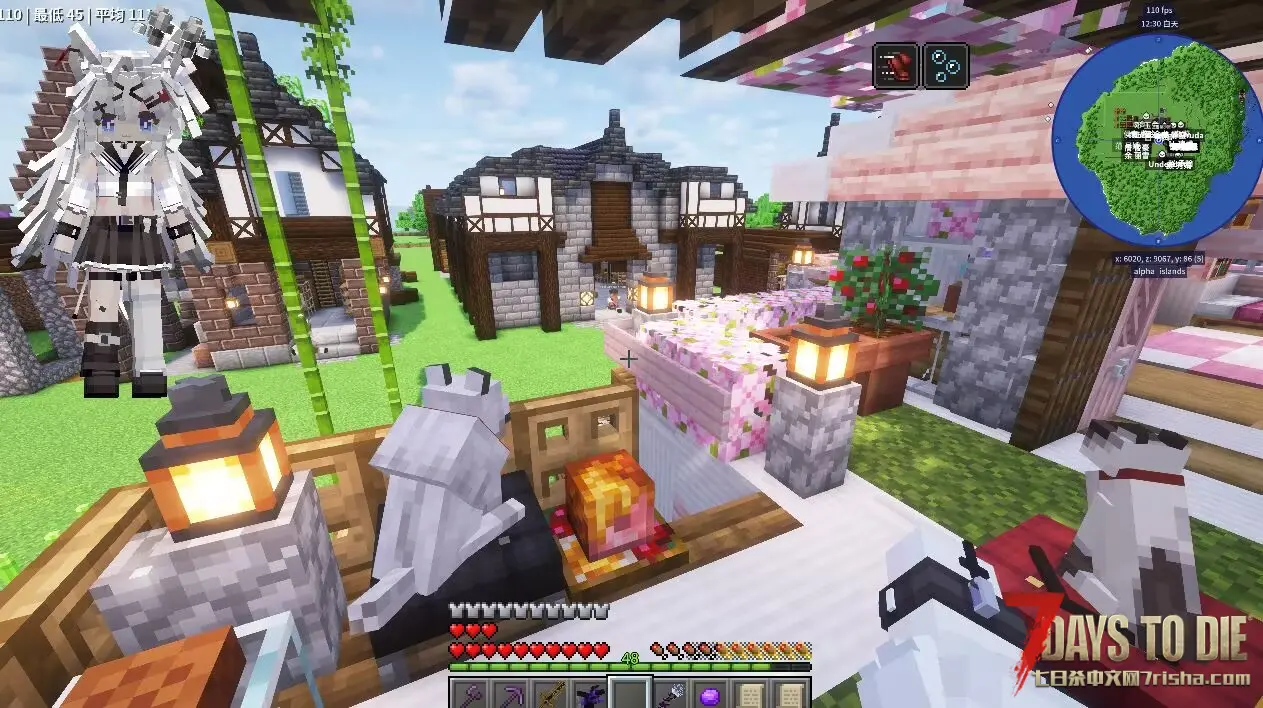This screenshot has height=708, width=1263.
Task: Select the dark purple winged item slot
Action: pos(590,694)
